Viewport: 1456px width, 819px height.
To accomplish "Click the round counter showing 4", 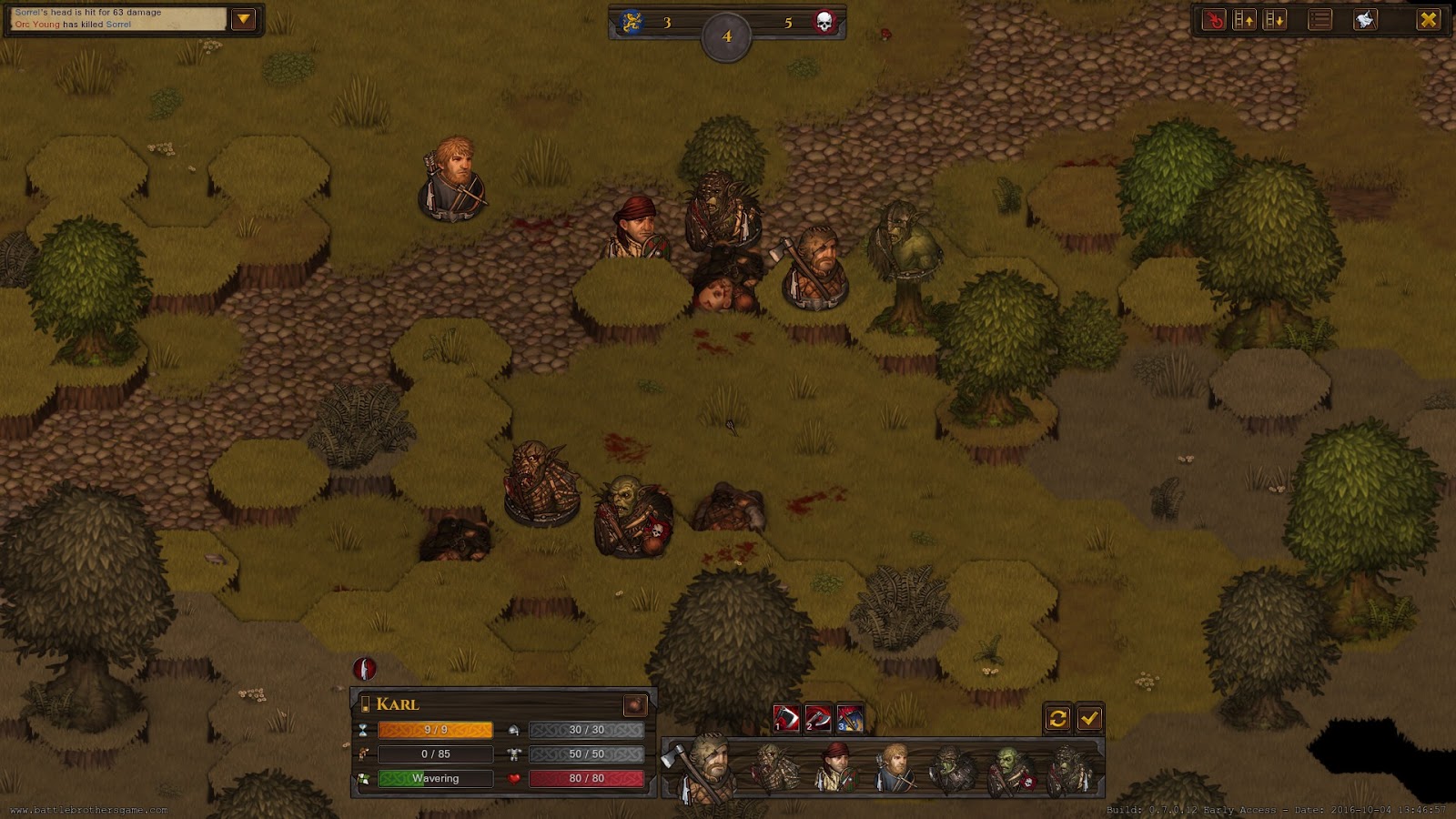I will click(x=726, y=36).
